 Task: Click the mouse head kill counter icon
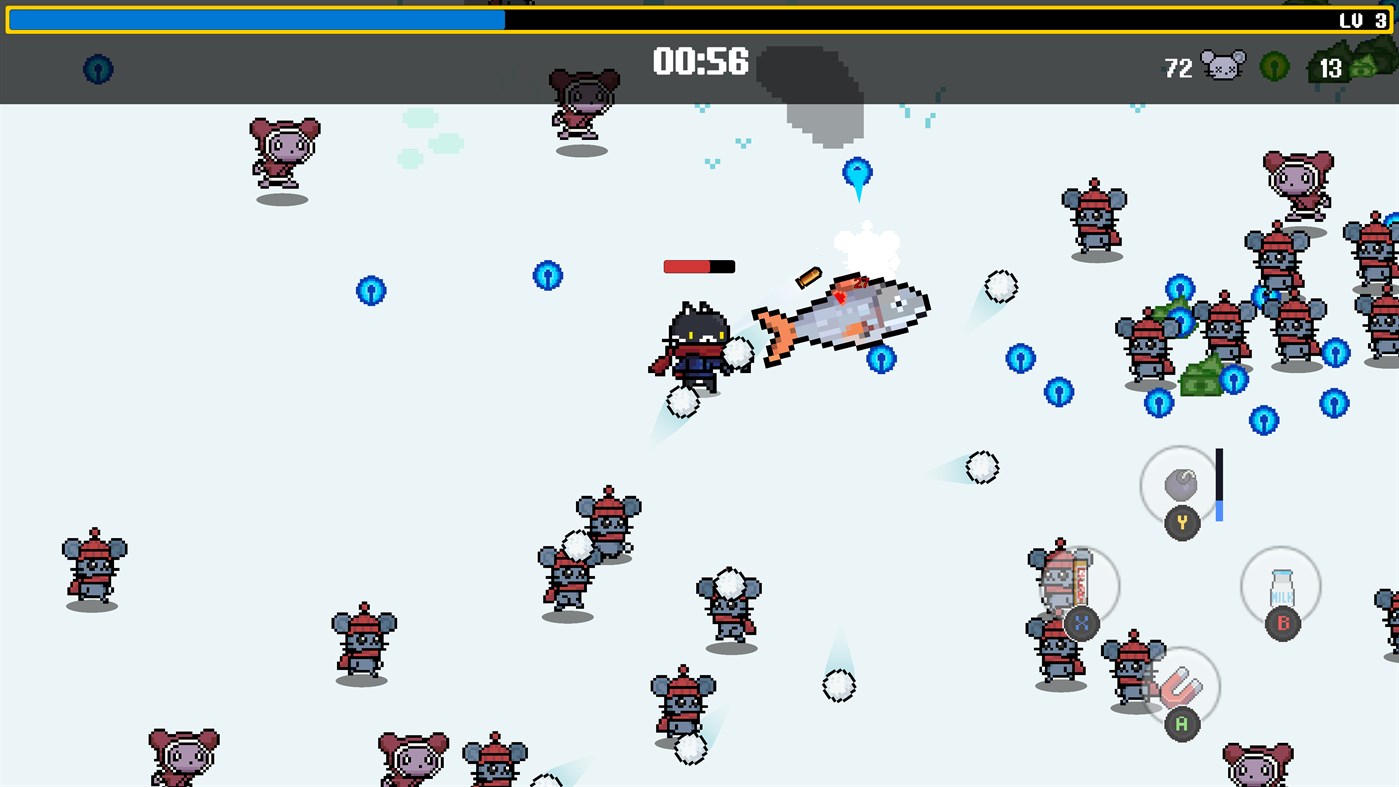point(1224,64)
